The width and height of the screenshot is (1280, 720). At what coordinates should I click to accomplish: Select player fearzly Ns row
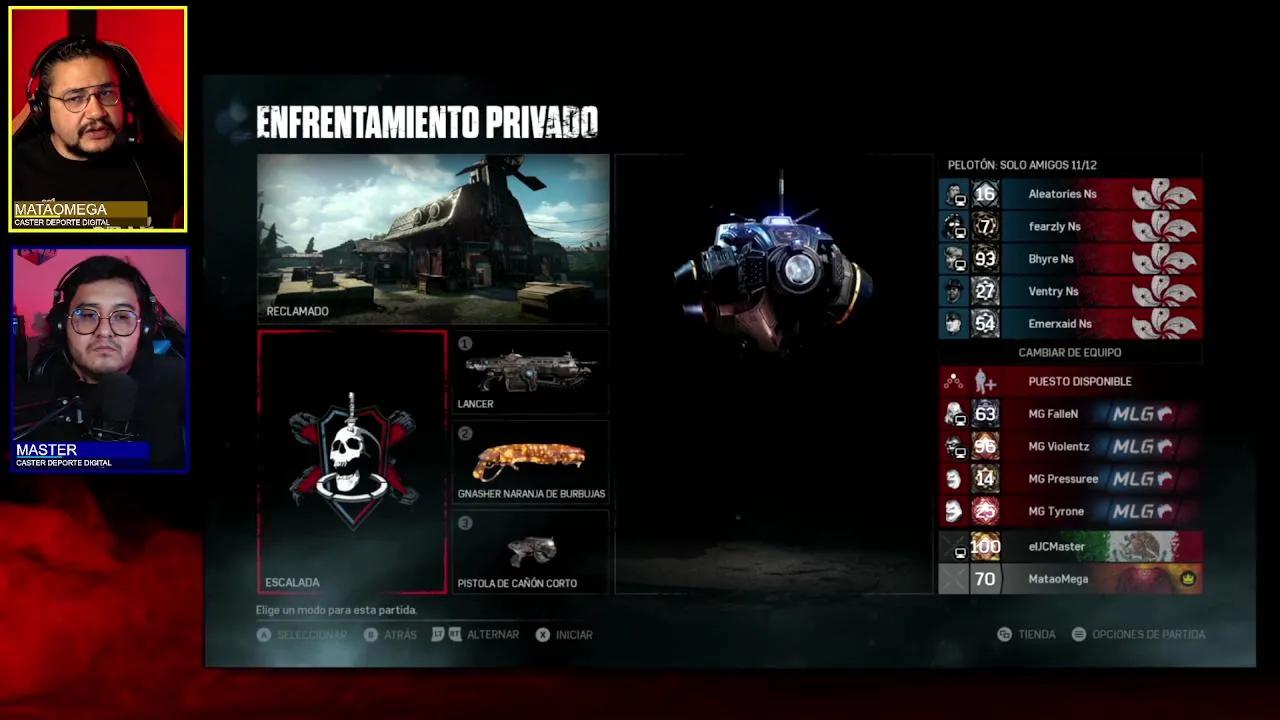tap(1069, 227)
